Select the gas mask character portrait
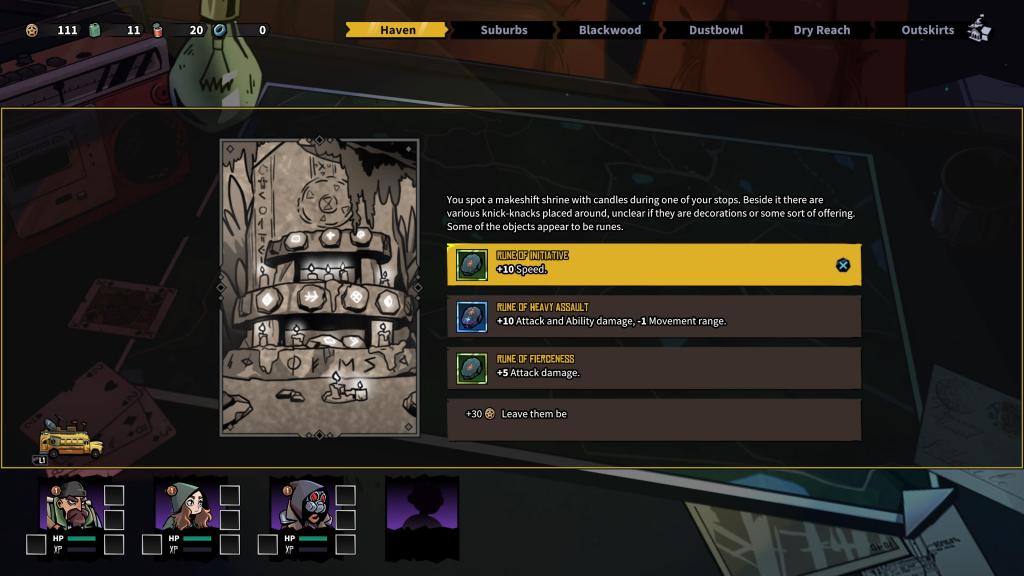 300,505
